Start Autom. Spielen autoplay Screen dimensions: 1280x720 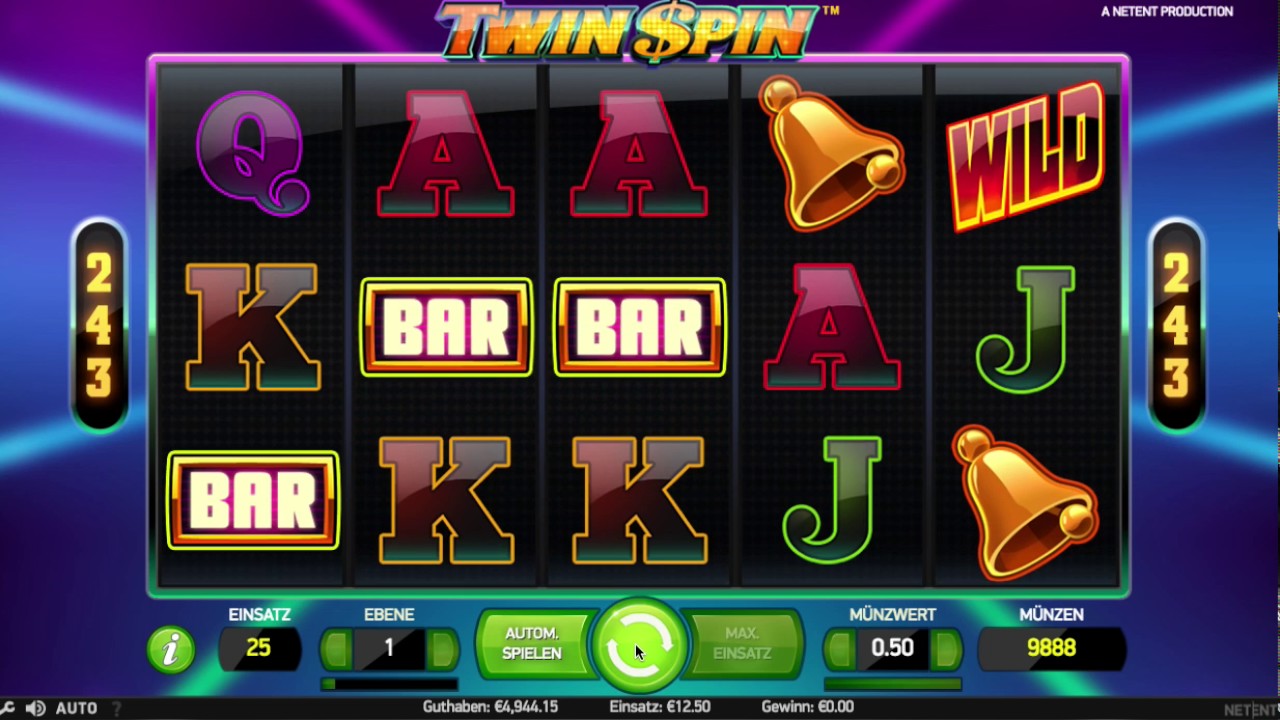pos(531,643)
